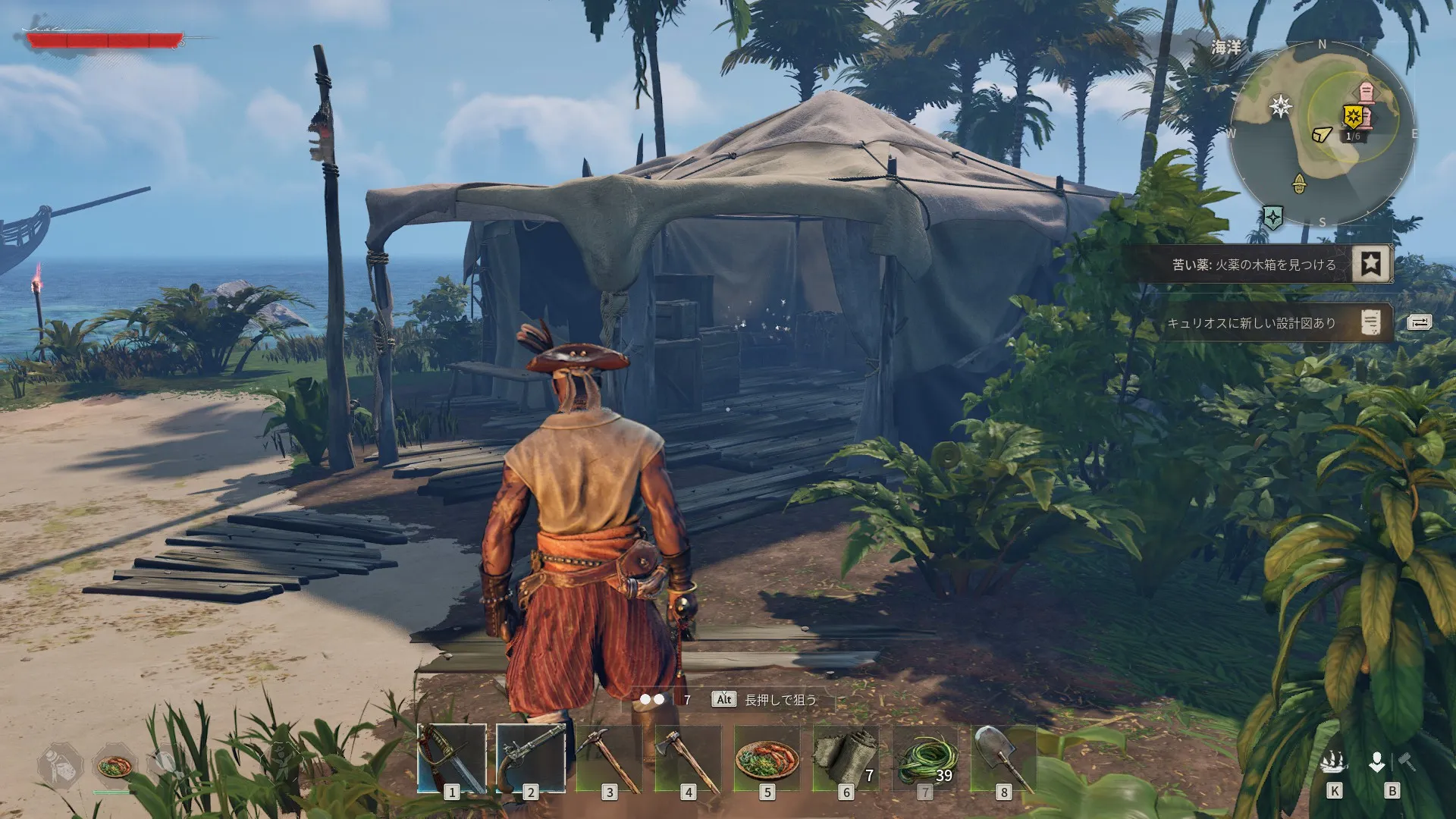Use the shrimp food plate in hotbar
1456x819 pixels.
(x=767, y=758)
